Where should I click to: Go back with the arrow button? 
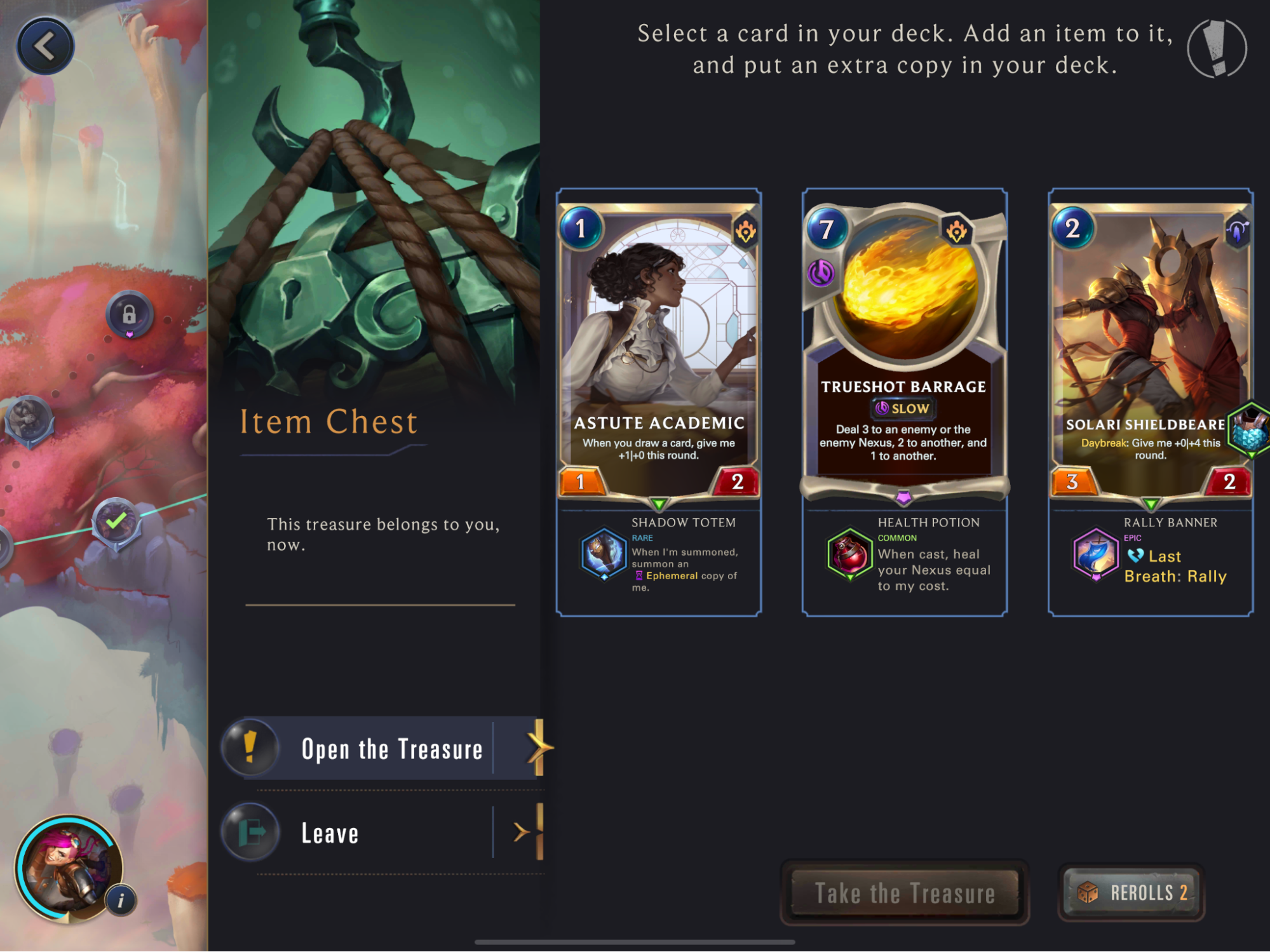(45, 46)
